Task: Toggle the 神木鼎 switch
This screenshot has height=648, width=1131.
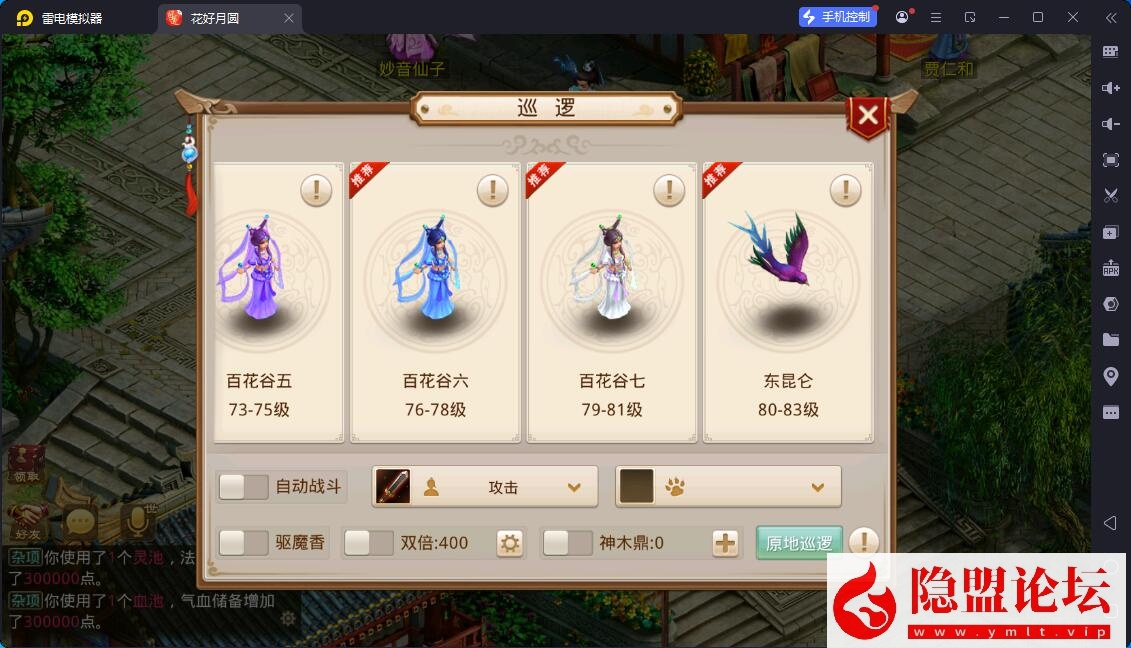Action: 568,543
